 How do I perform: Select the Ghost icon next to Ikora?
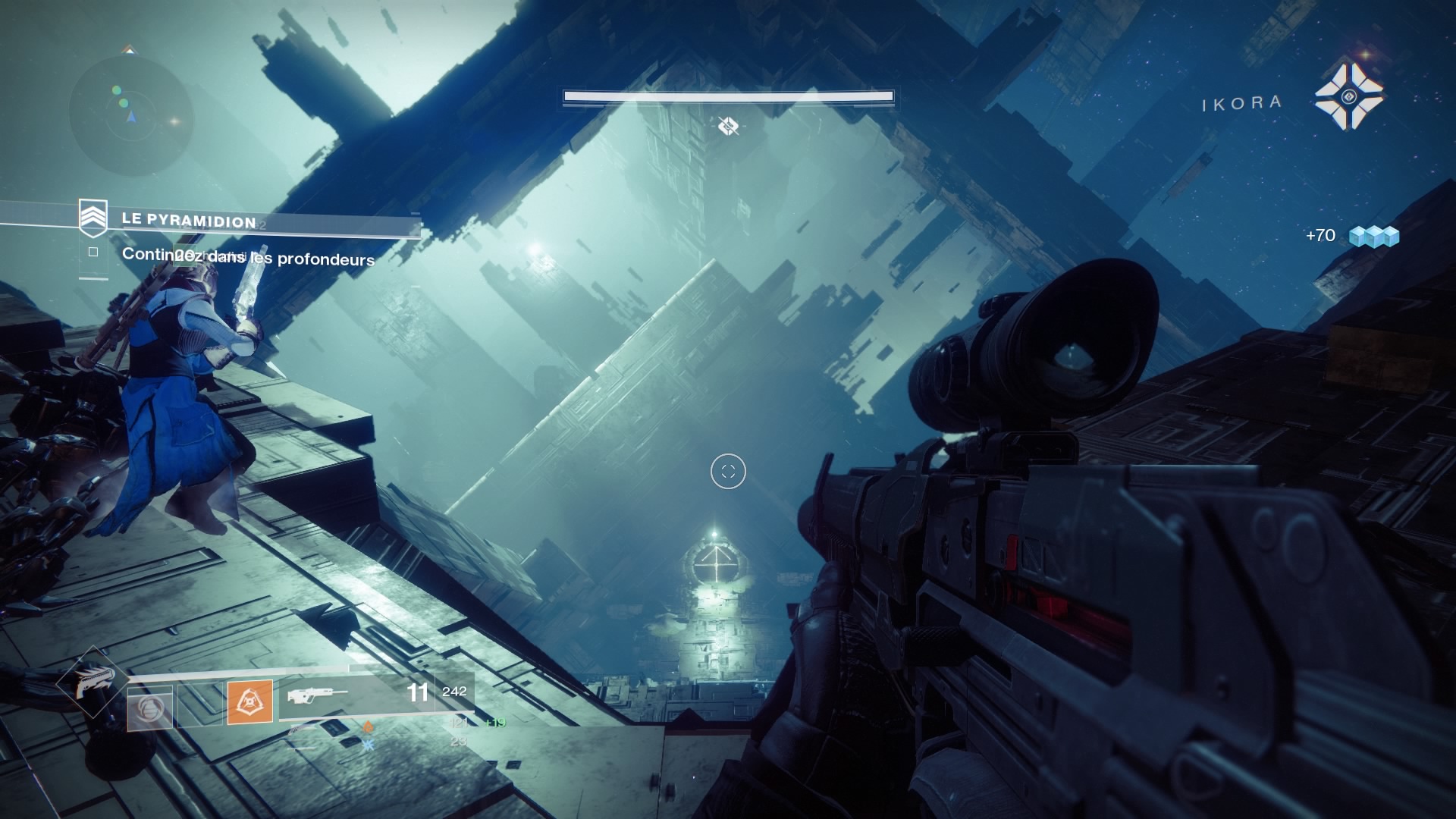click(1348, 96)
